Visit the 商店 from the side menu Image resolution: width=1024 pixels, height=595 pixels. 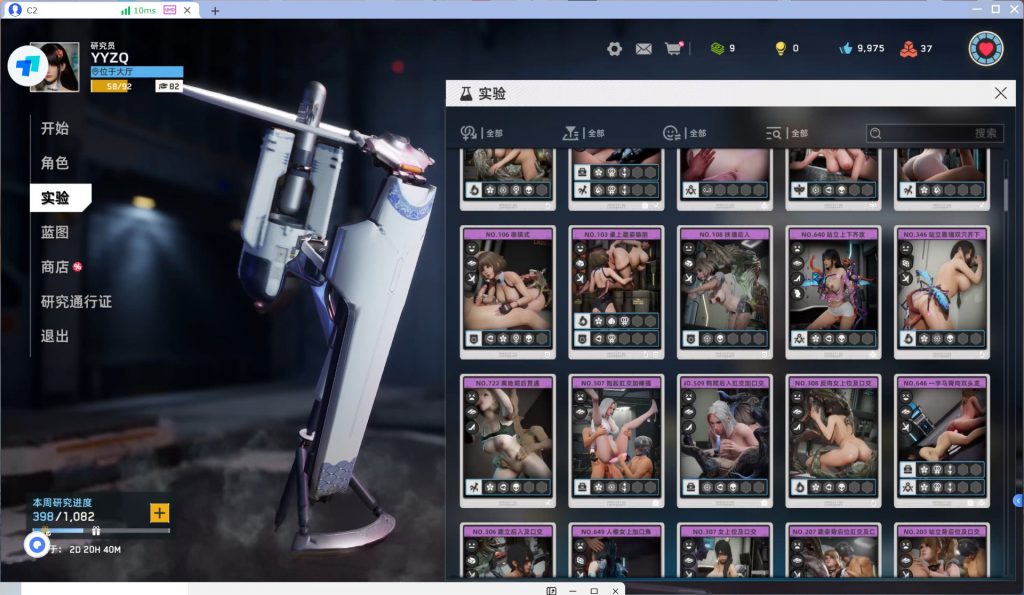pos(55,267)
